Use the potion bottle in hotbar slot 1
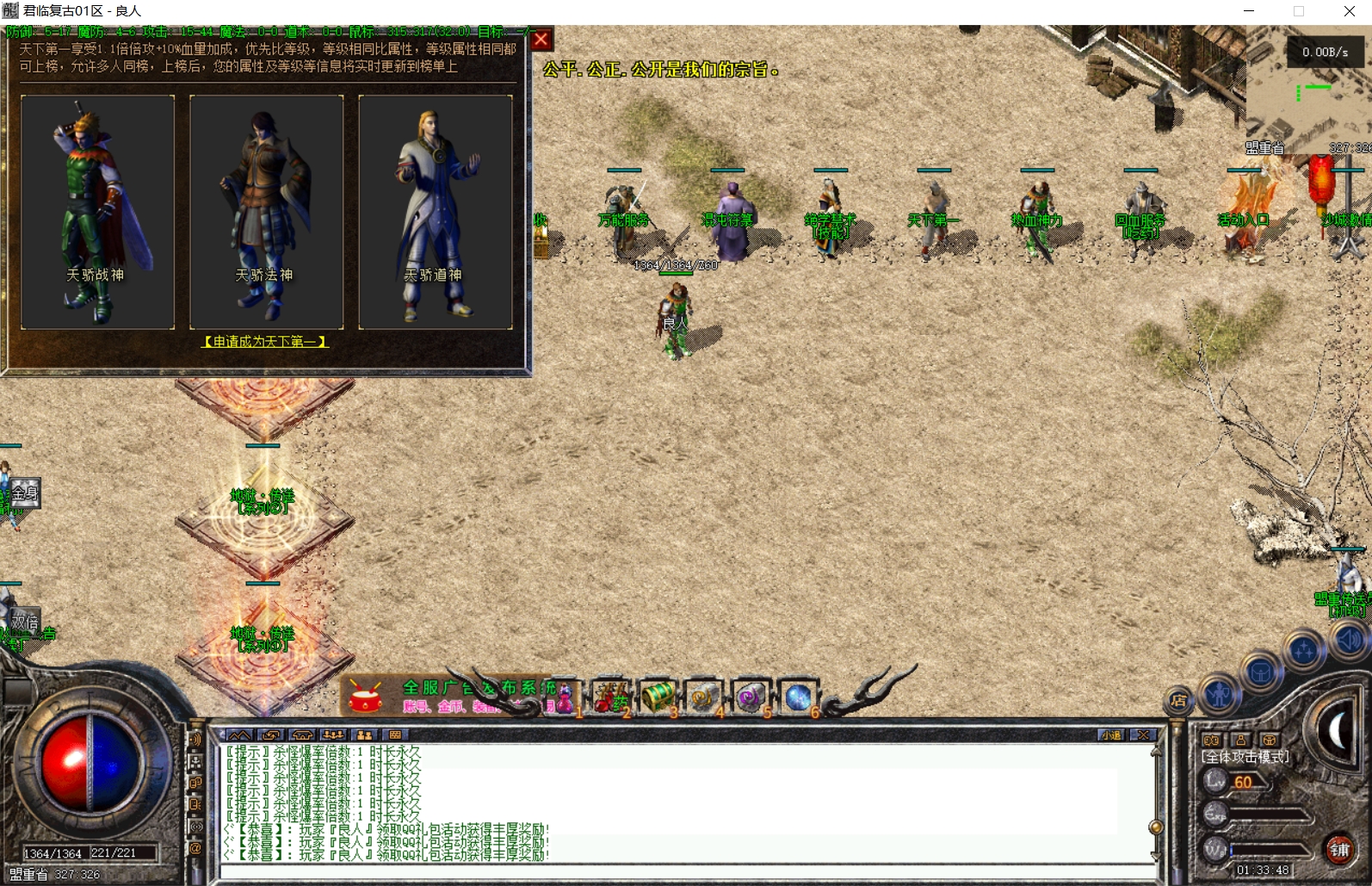Viewport: 1372px width, 886px height. 564,697
